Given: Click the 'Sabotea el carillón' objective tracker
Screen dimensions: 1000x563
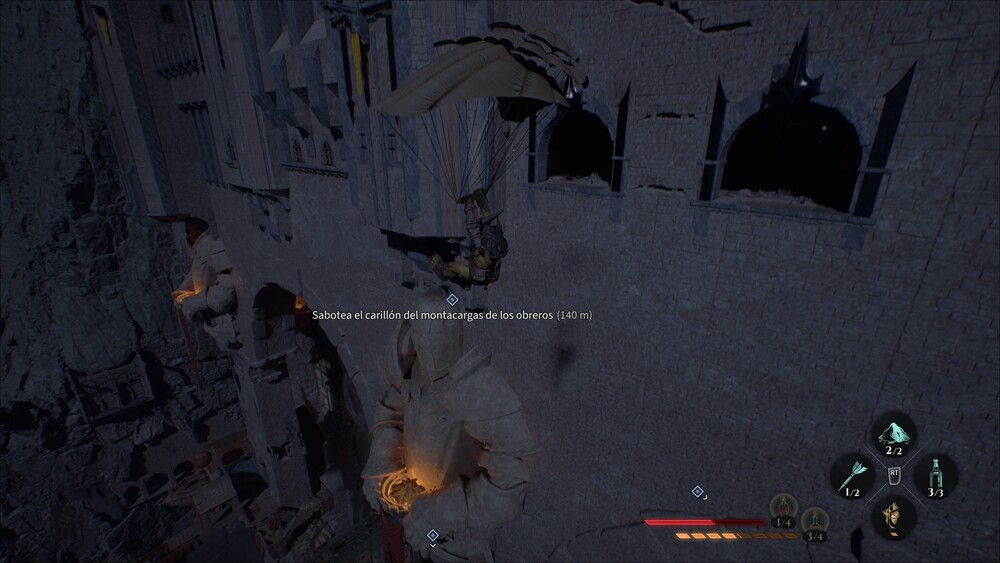Looking at the screenshot, I should click(451, 315).
